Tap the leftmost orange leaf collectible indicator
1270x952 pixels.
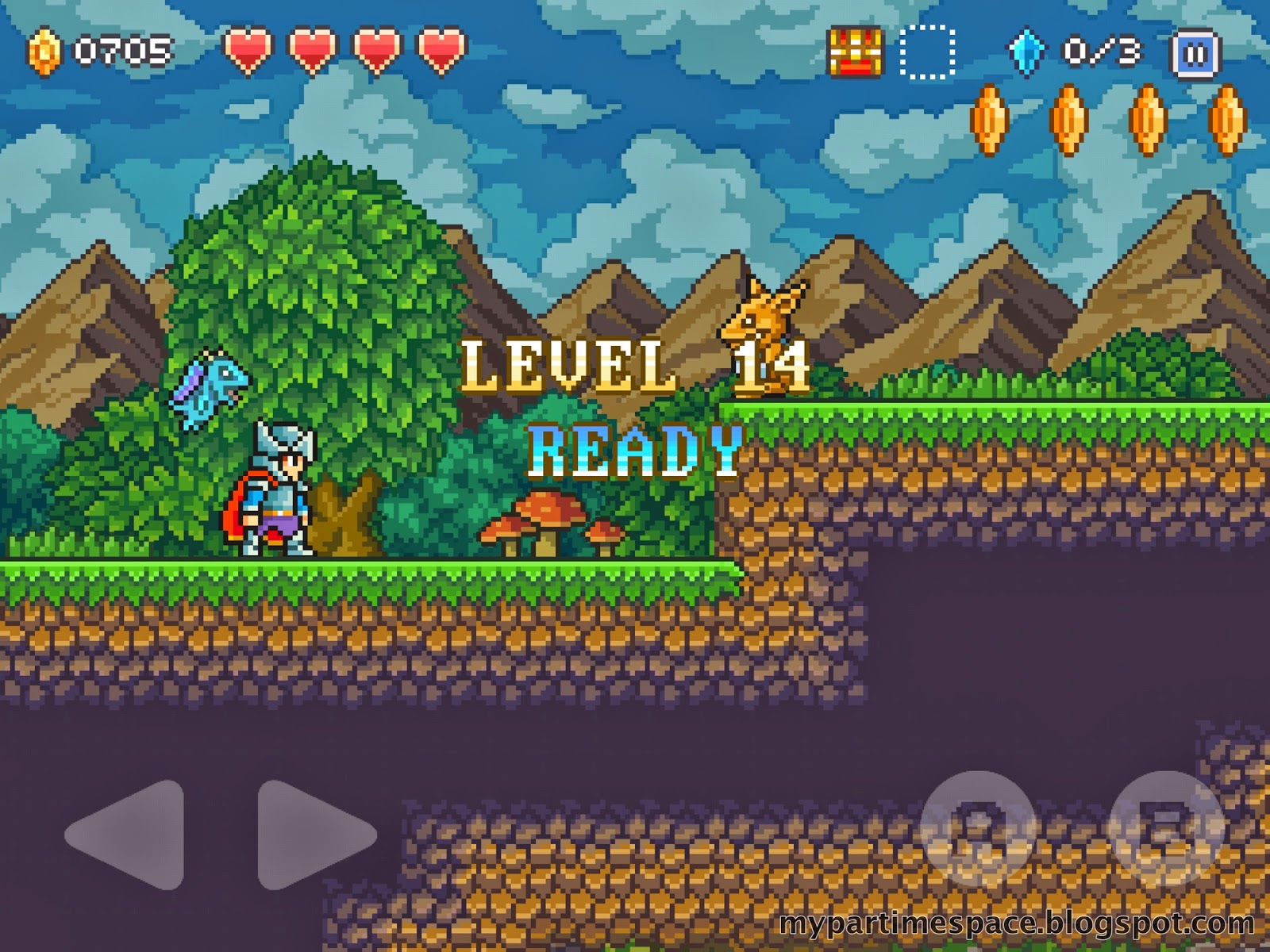point(989,119)
